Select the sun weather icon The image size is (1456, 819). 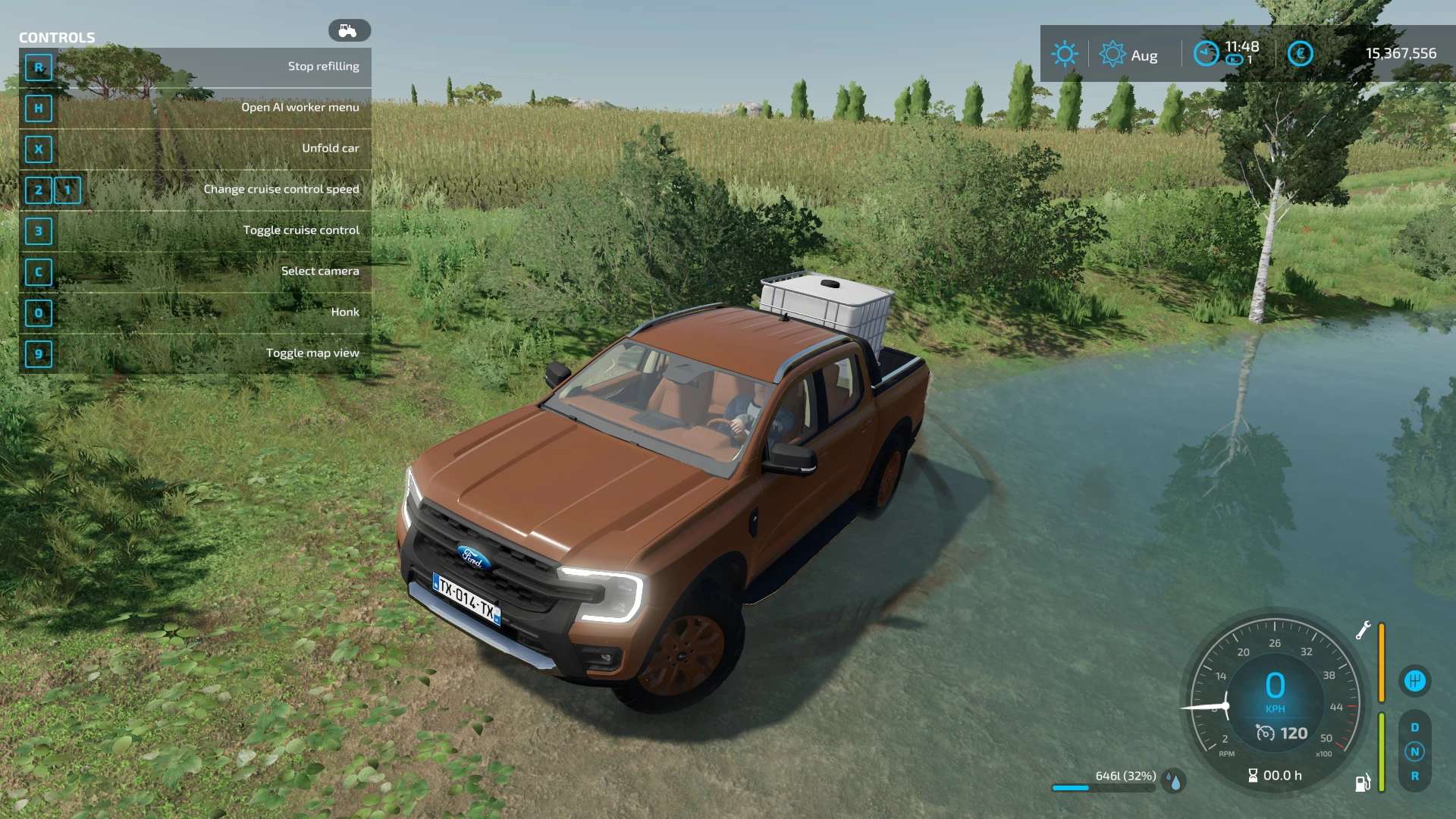(1065, 54)
